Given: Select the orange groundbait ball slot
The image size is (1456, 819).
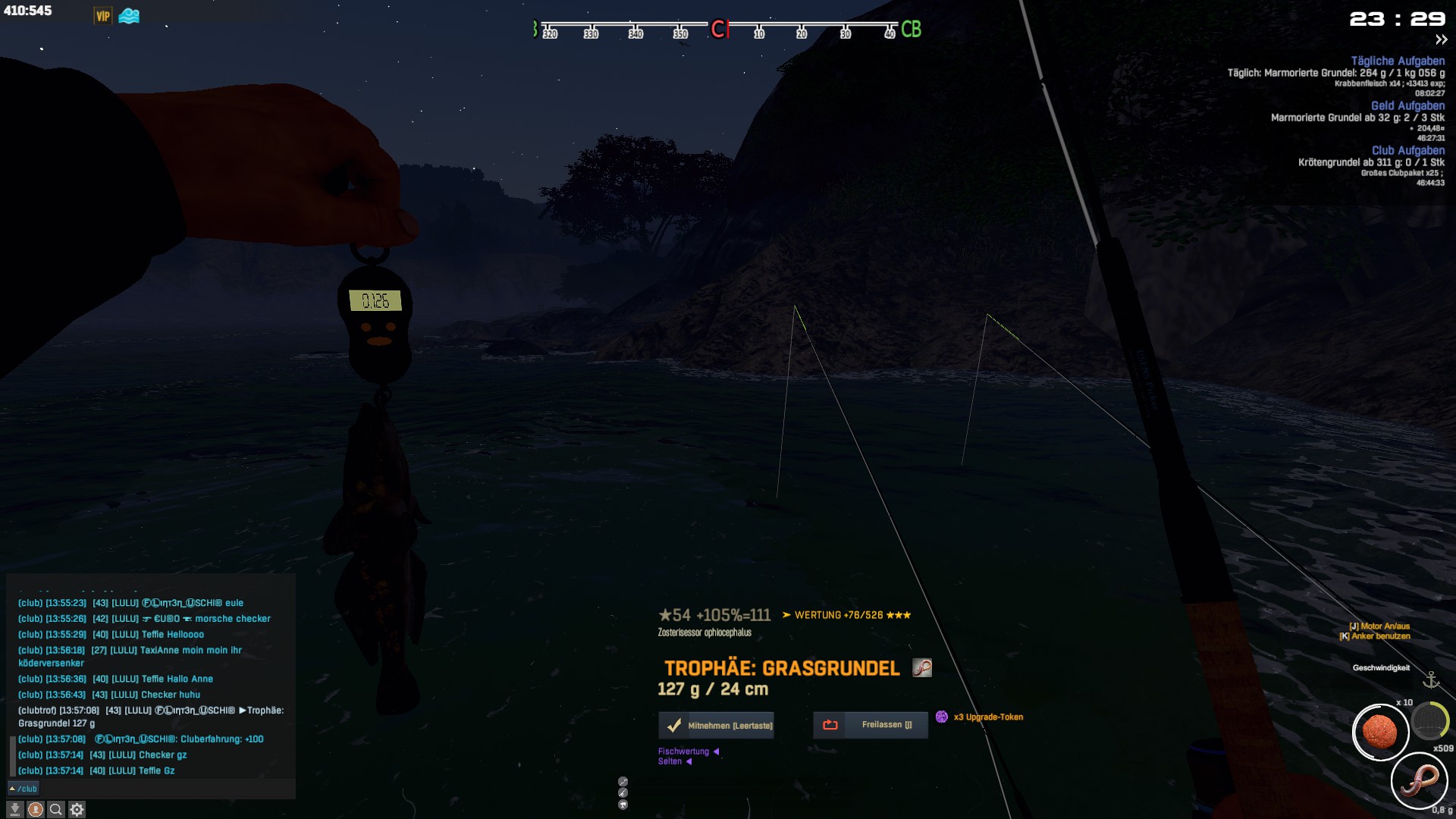Looking at the screenshot, I should pyautogui.click(x=1380, y=732).
